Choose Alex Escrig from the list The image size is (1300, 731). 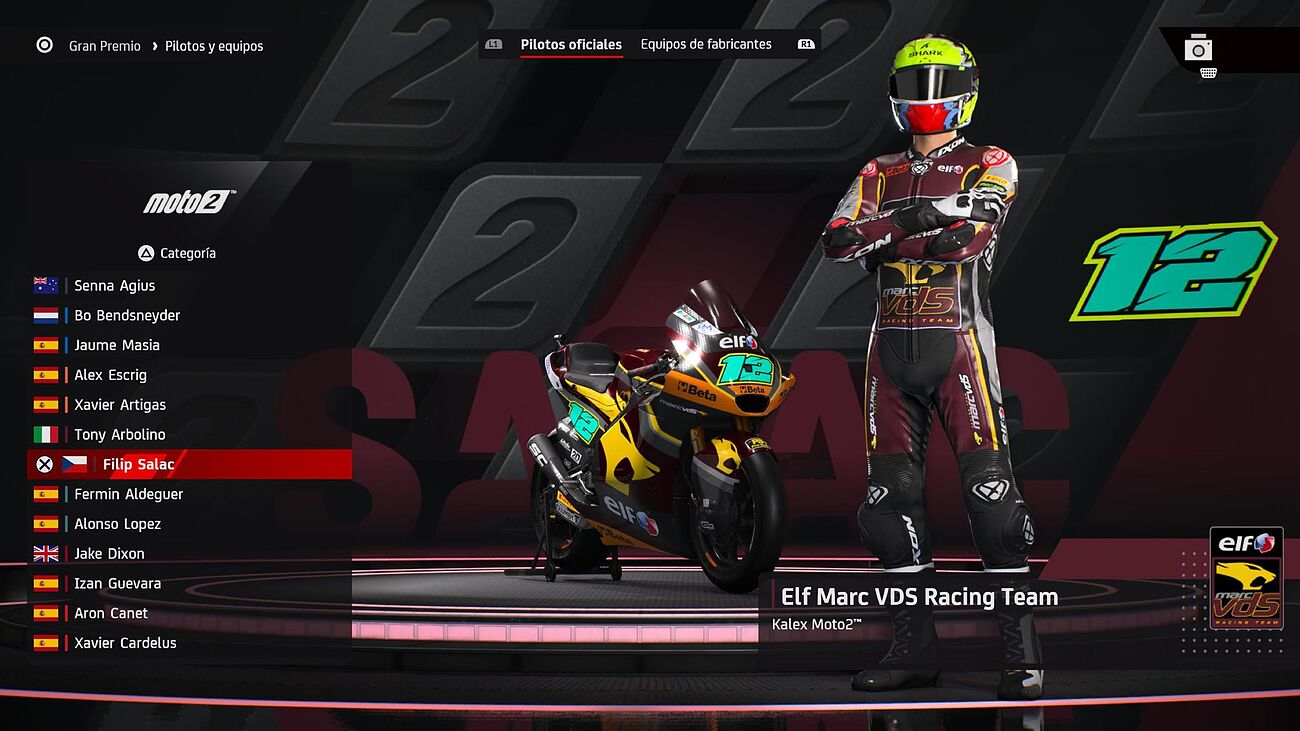[x=110, y=375]
